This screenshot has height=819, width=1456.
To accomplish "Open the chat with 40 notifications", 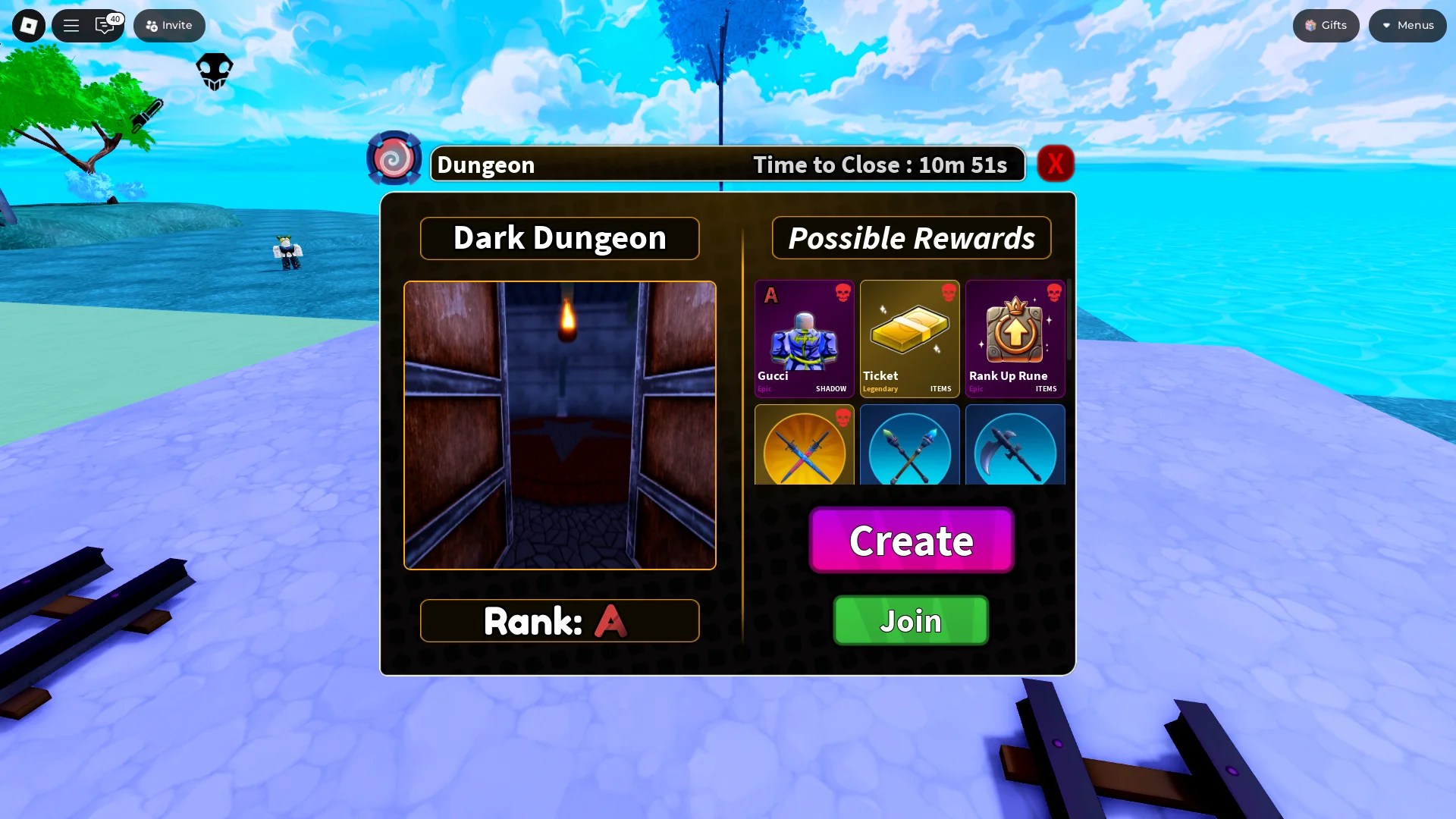I will point(105,25).
